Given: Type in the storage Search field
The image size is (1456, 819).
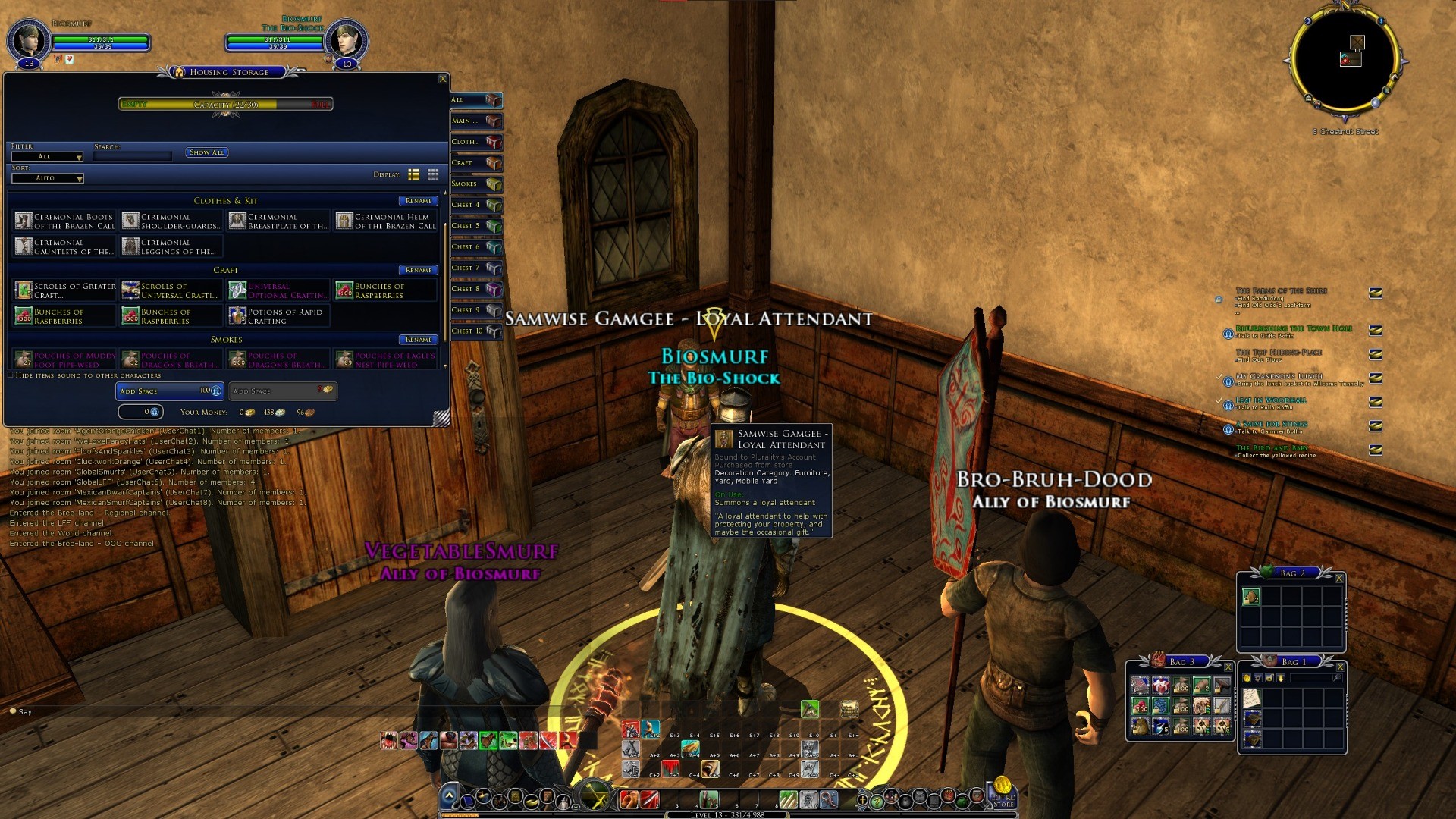Looking at the screenshot, I should point(133,156).
